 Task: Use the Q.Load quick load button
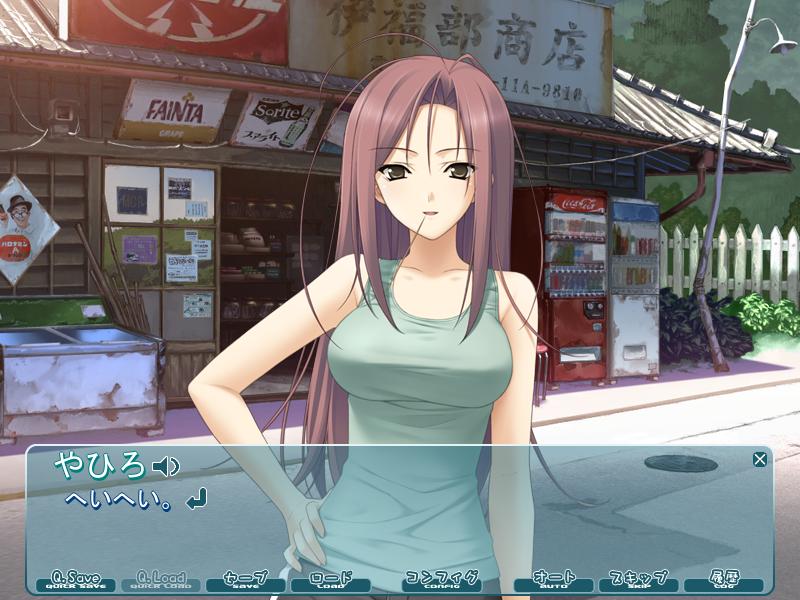click(x=160, y=581)
